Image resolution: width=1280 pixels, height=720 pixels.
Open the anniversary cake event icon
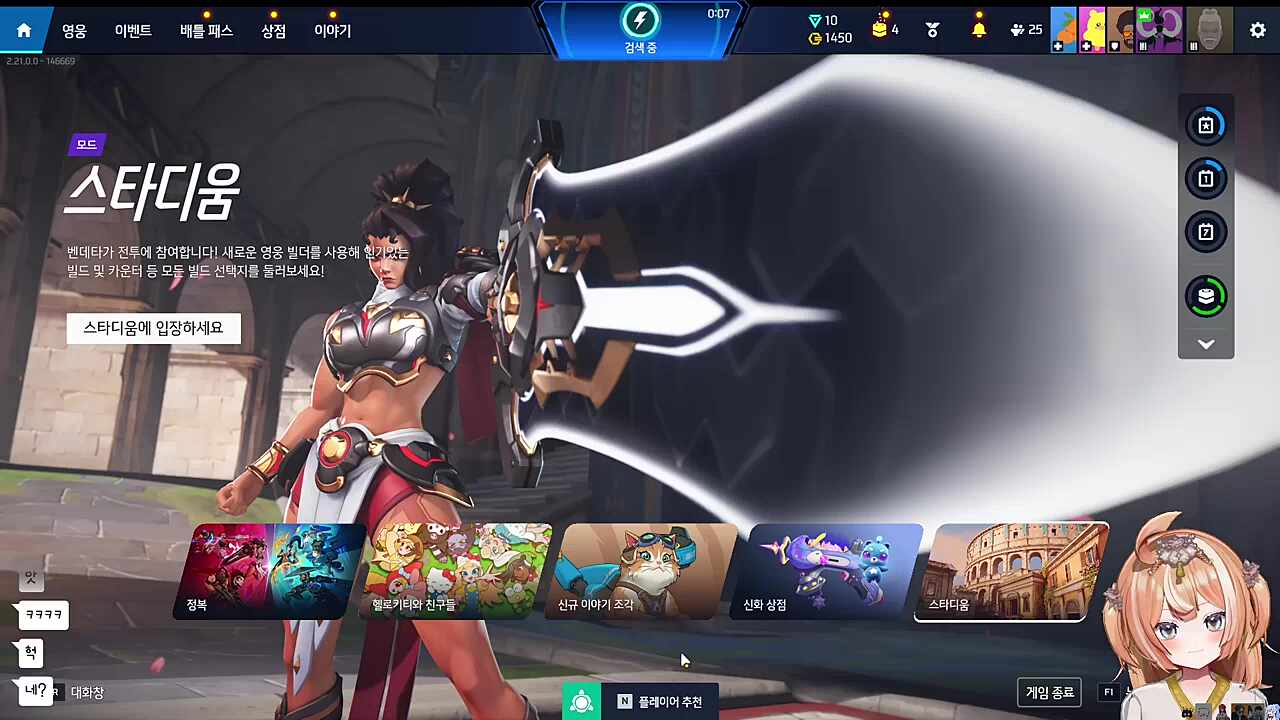880,29
